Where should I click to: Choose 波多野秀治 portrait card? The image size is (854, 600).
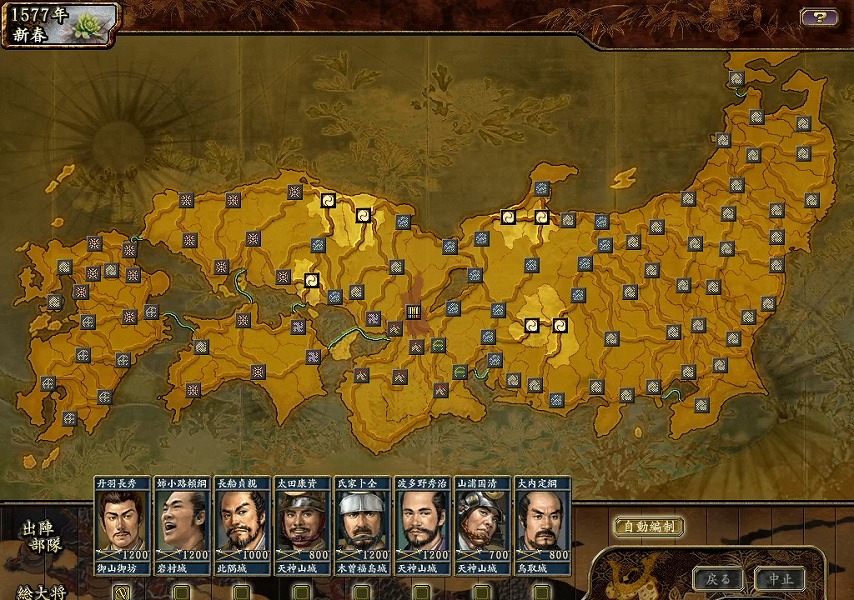click(x=422, y=525)
